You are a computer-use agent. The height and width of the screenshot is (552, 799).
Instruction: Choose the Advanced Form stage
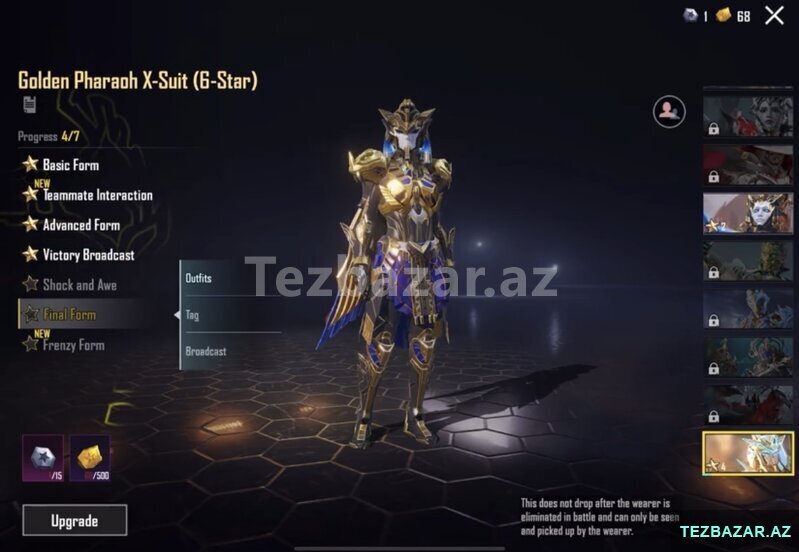click(x=80, y=225)
